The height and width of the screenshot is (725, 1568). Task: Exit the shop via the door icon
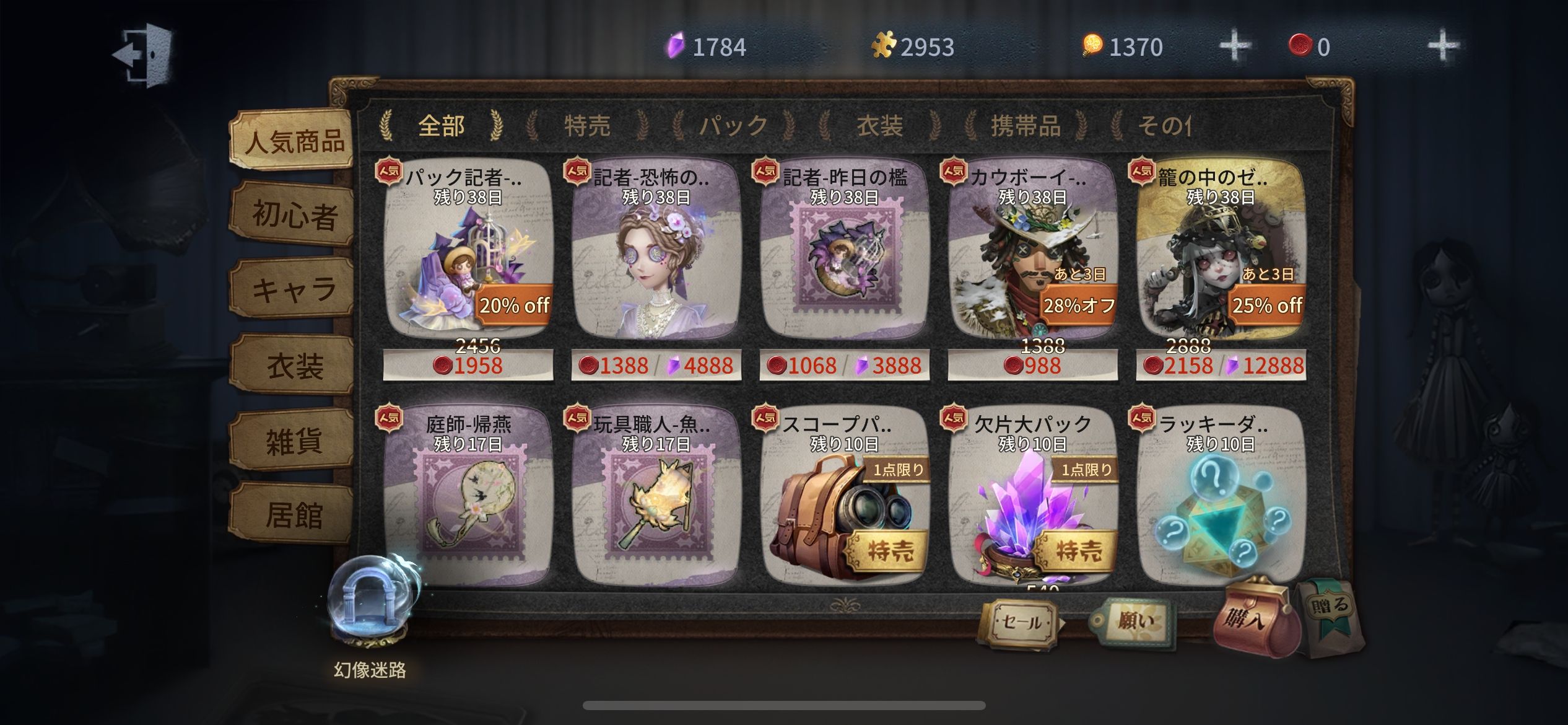(x=144, y=54)
